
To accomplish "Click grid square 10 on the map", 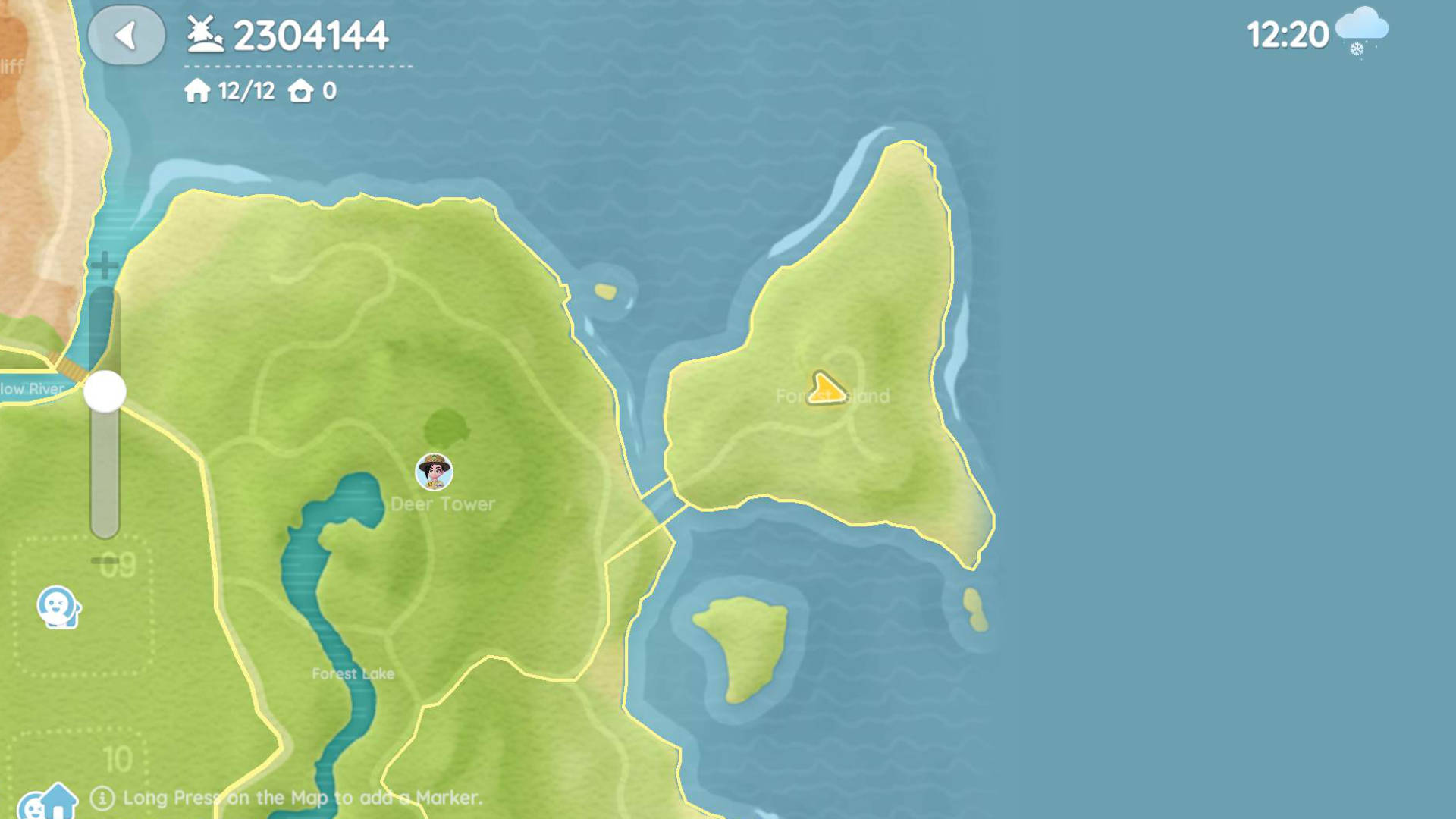I will (x=119, y=756).
